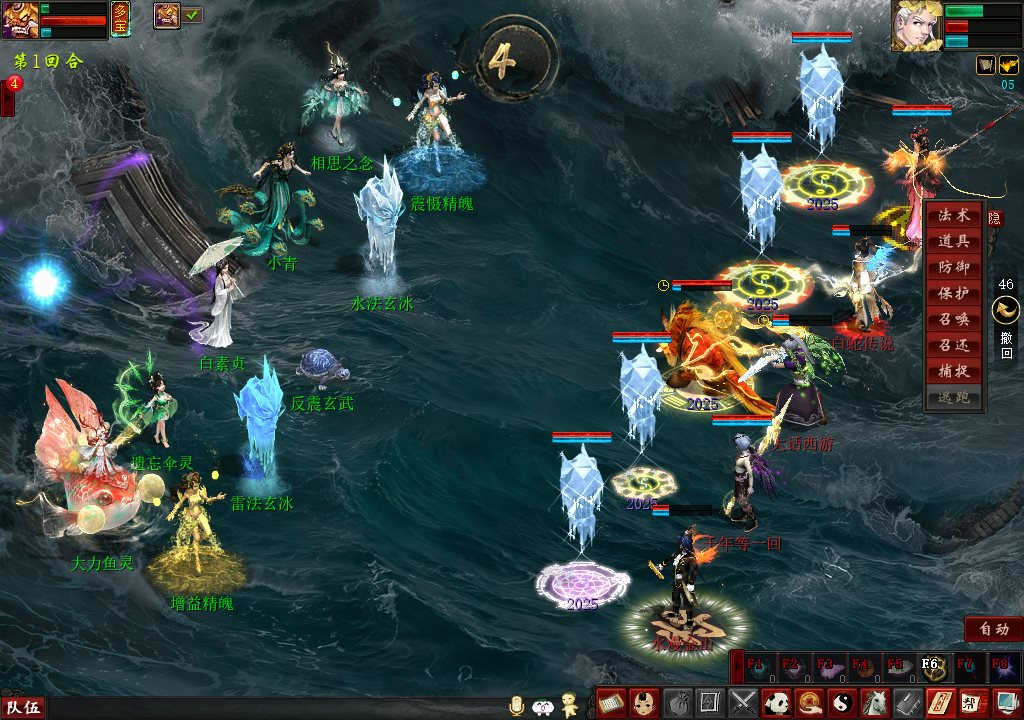
Task: Open the lion pet portrait at top left
Action: click(20, 20)
